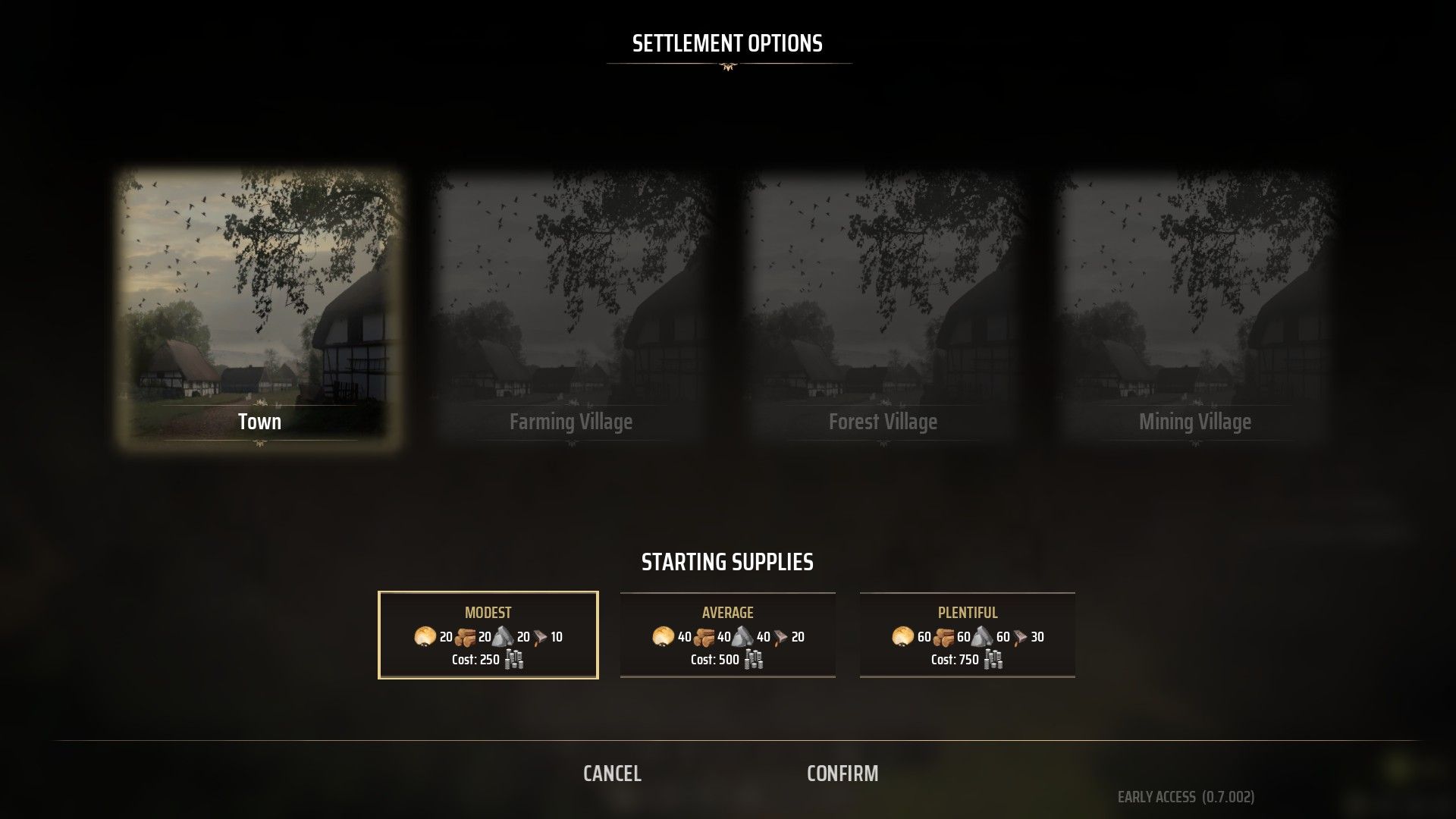
Task: Choose the Farming Village settlement option
Action: pos(571,309)
